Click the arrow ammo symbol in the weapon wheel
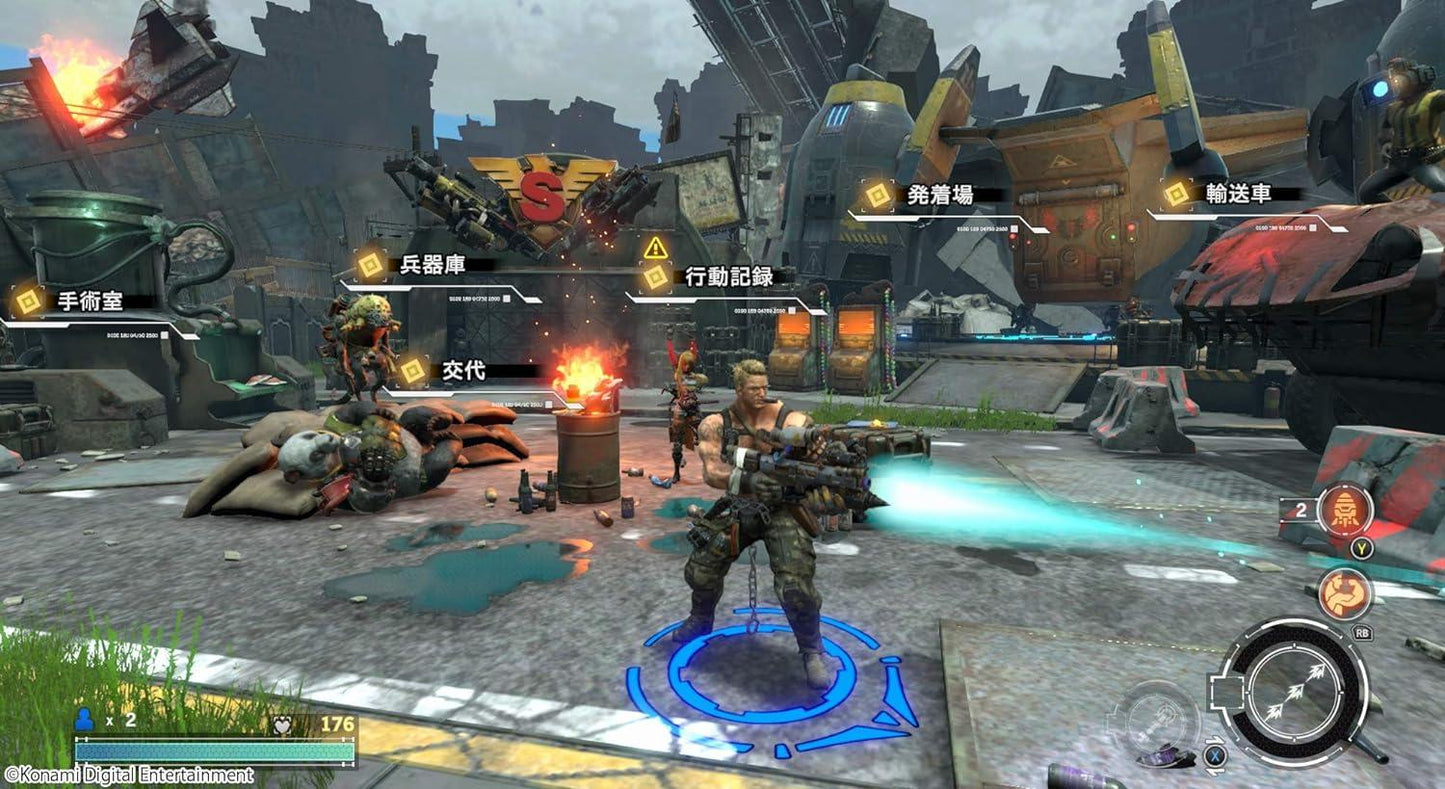This screenshot has width=1445, height=789. pyautogui.click(x=1295, y=690)
